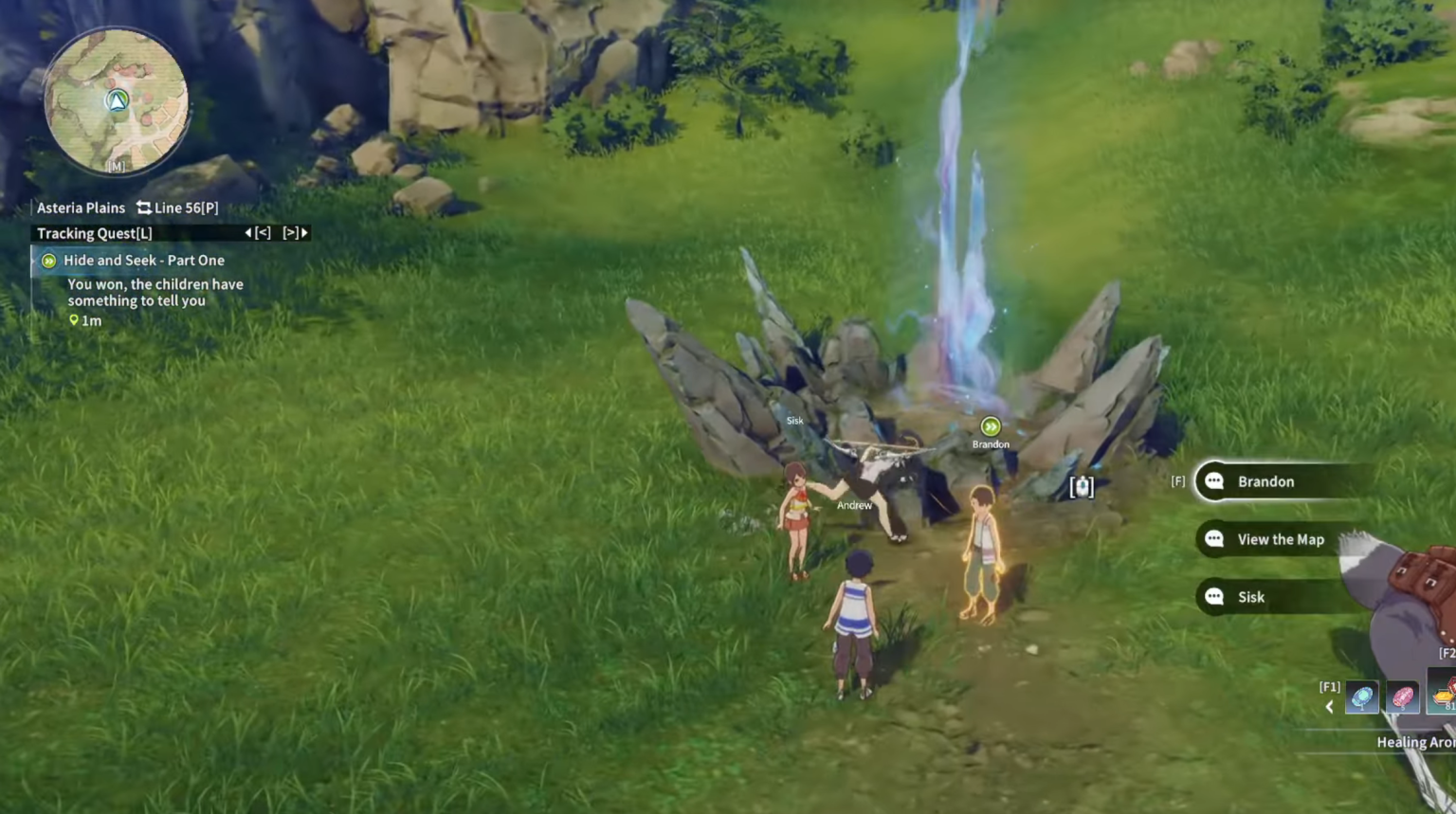Screen dimensions: 1456x814
Task: Click the Healing Aroma item name label
Action: click(1414, 742)
